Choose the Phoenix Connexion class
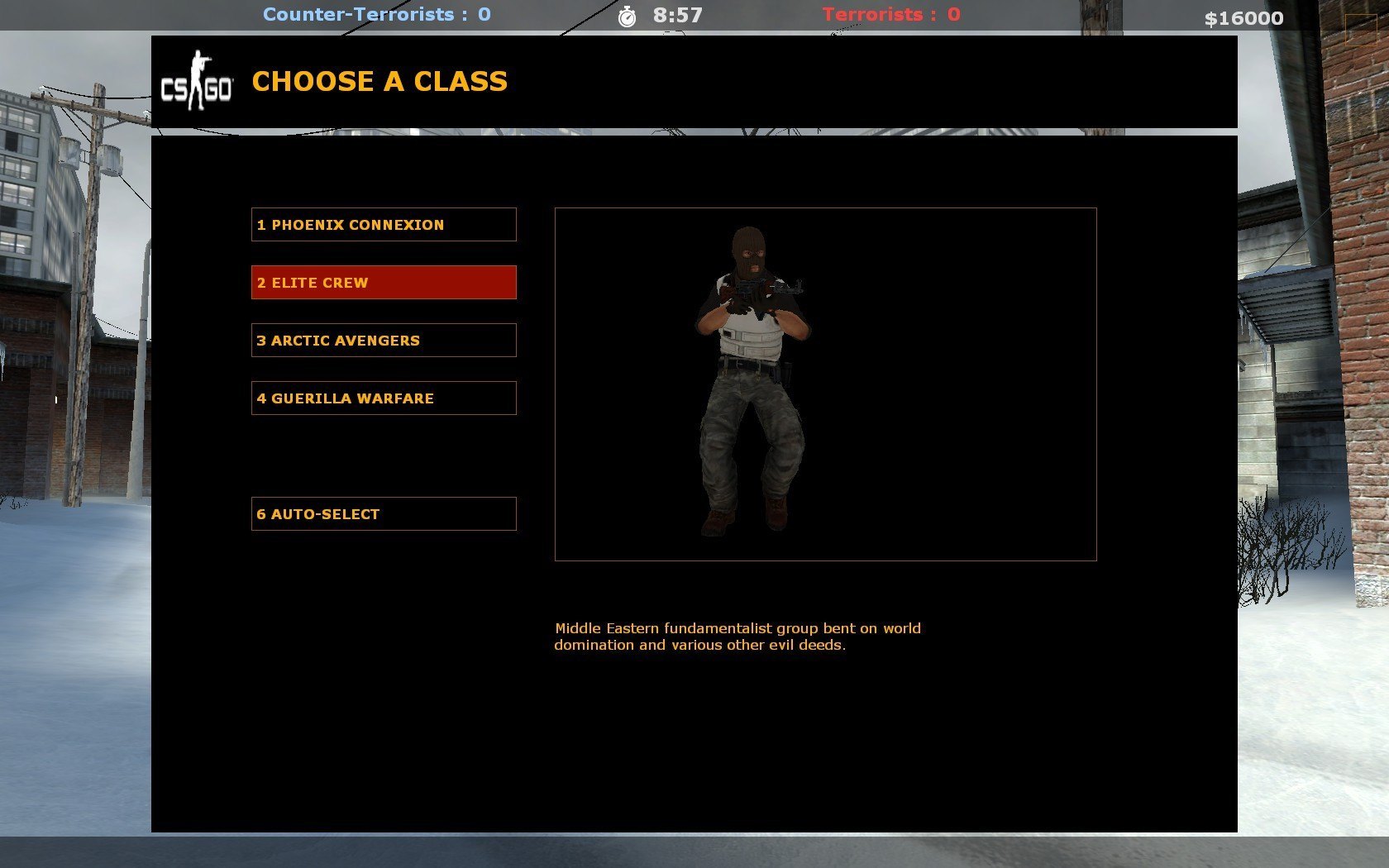This screenshot has height=868, width=1389. pyautogui.click(x=384, y=225)
